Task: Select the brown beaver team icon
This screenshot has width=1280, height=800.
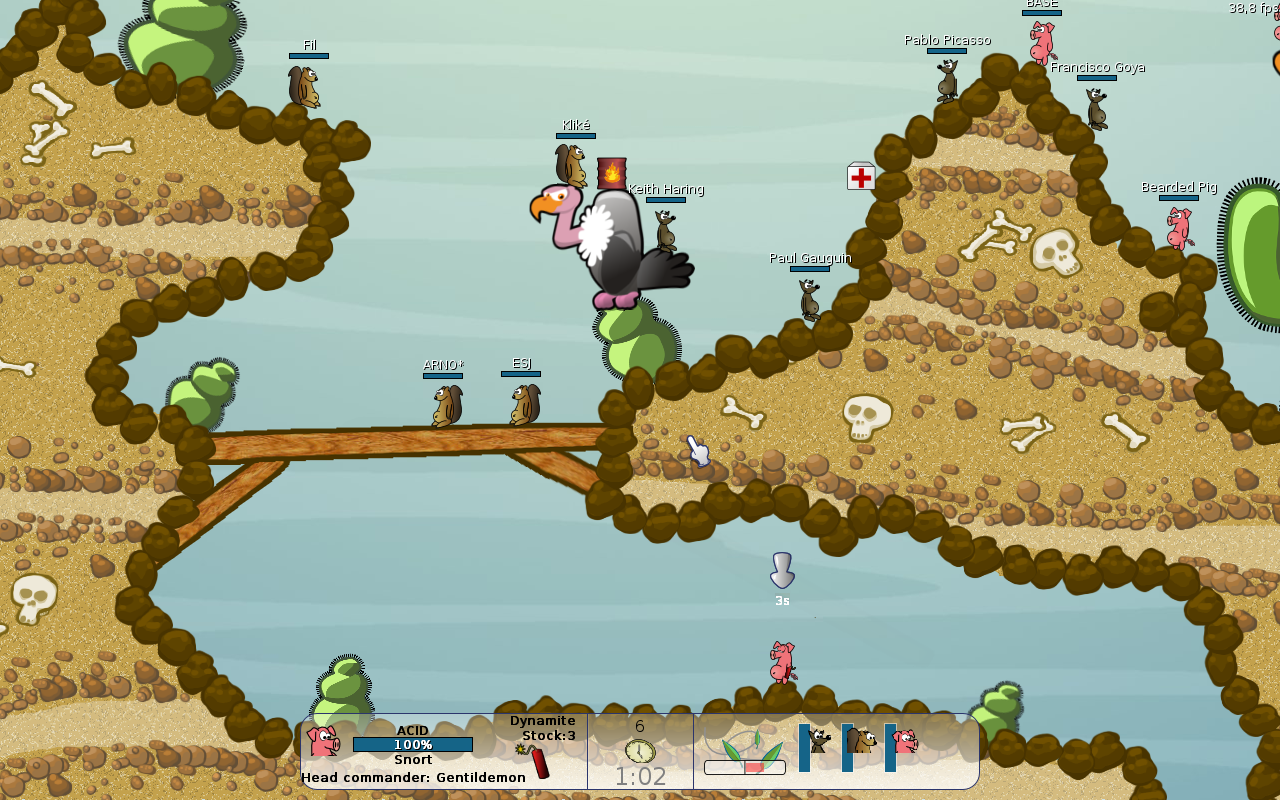Action: (x=862, y=741)
